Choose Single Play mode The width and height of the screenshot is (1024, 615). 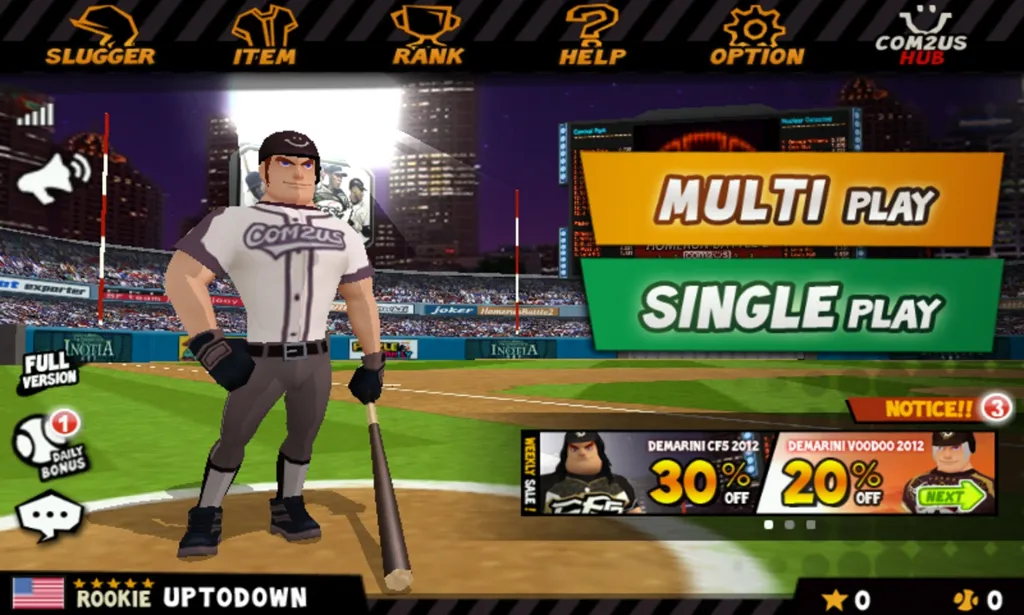[x=792, y=305]
